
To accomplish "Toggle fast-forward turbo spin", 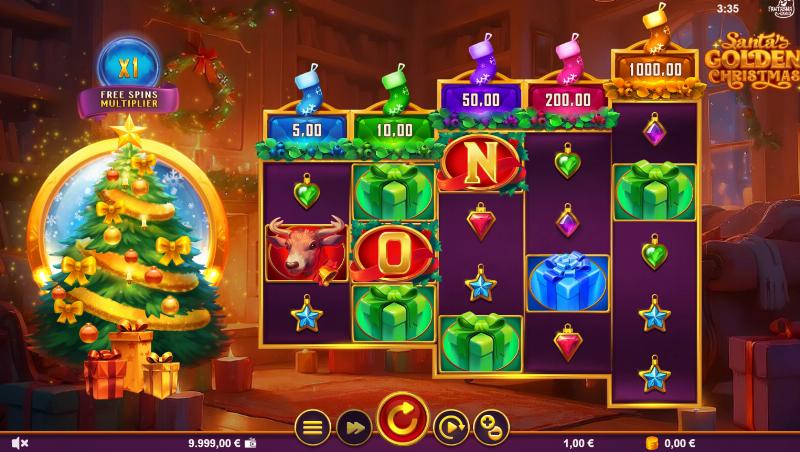I will (354, 427).
